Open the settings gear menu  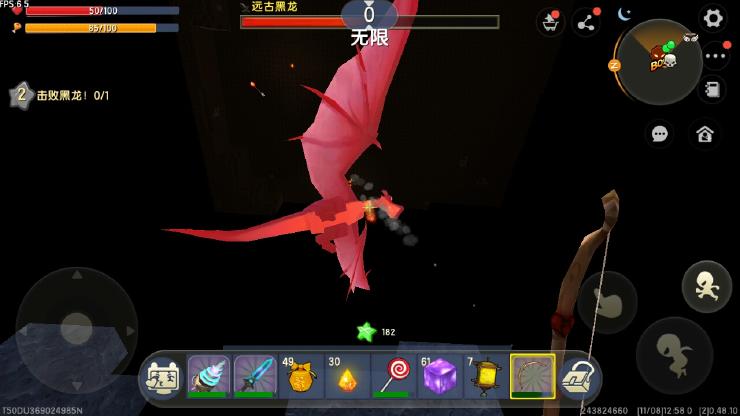coord(712,18)
